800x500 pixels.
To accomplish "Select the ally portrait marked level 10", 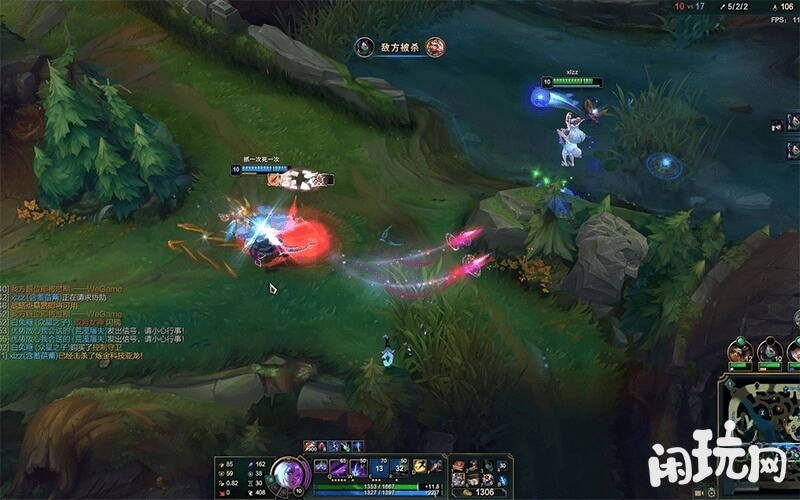I will click(768, 351).
